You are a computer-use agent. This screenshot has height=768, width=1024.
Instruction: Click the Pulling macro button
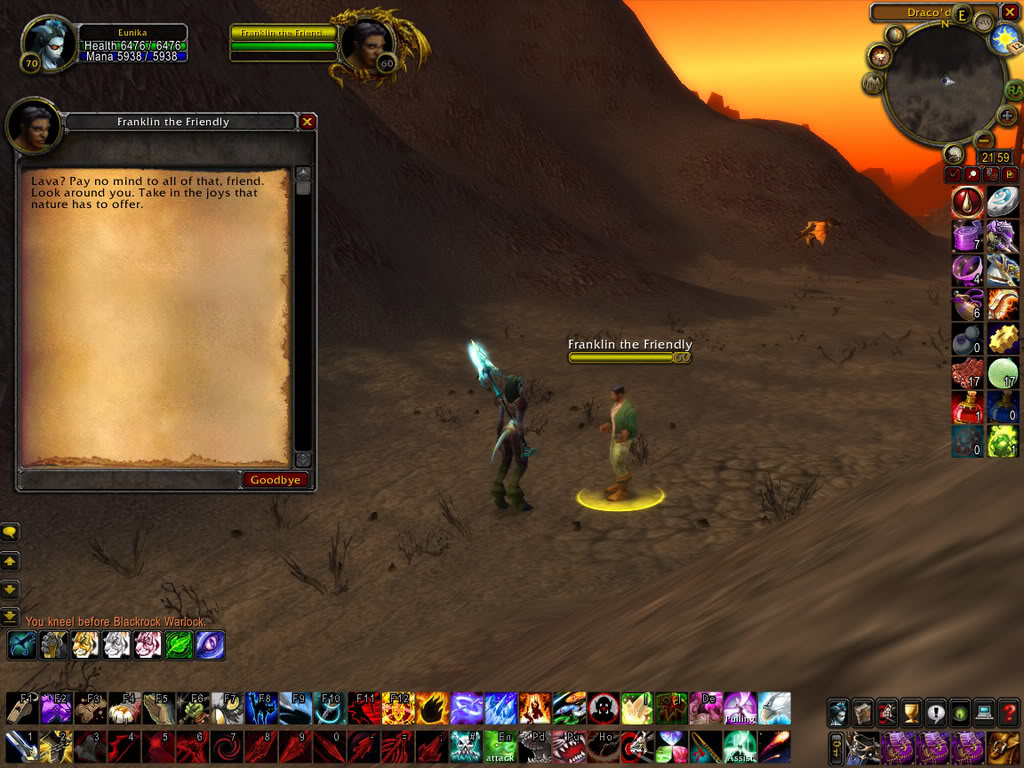(740, 708)
